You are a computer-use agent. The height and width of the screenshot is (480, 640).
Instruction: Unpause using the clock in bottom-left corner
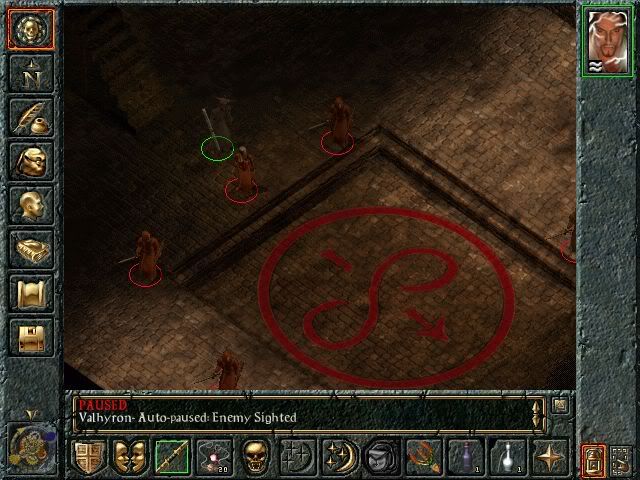tap(28, 444)
